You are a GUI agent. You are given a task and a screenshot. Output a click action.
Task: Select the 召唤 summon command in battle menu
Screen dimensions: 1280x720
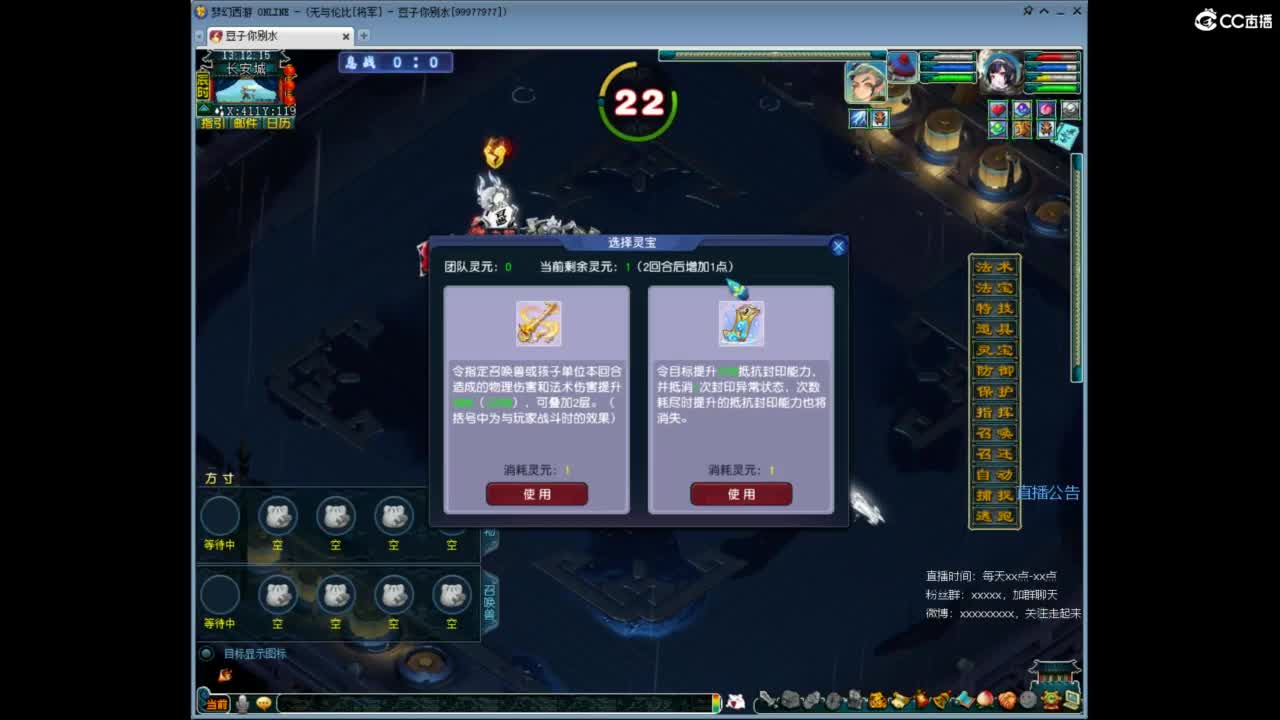tap(993, 433)
